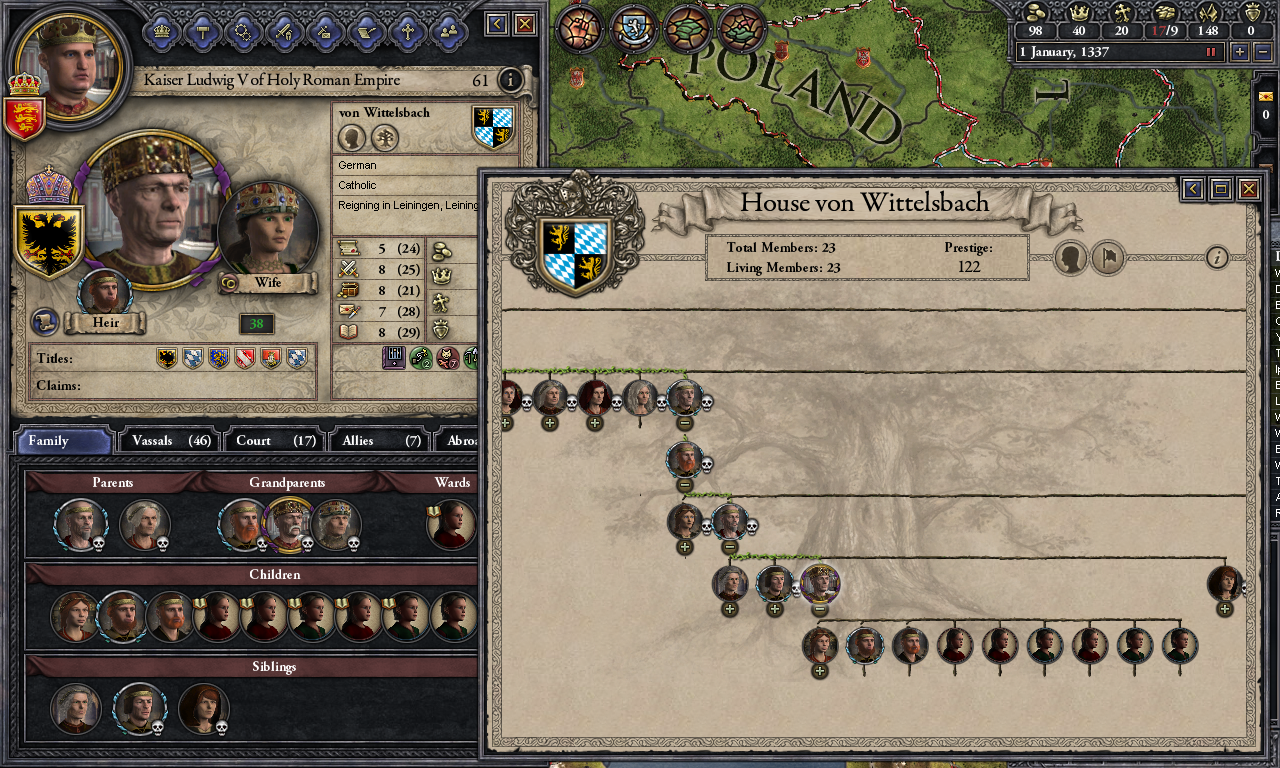The image size is (1280, 768).
Task: Open the Court tab
Action: (275, 440)
